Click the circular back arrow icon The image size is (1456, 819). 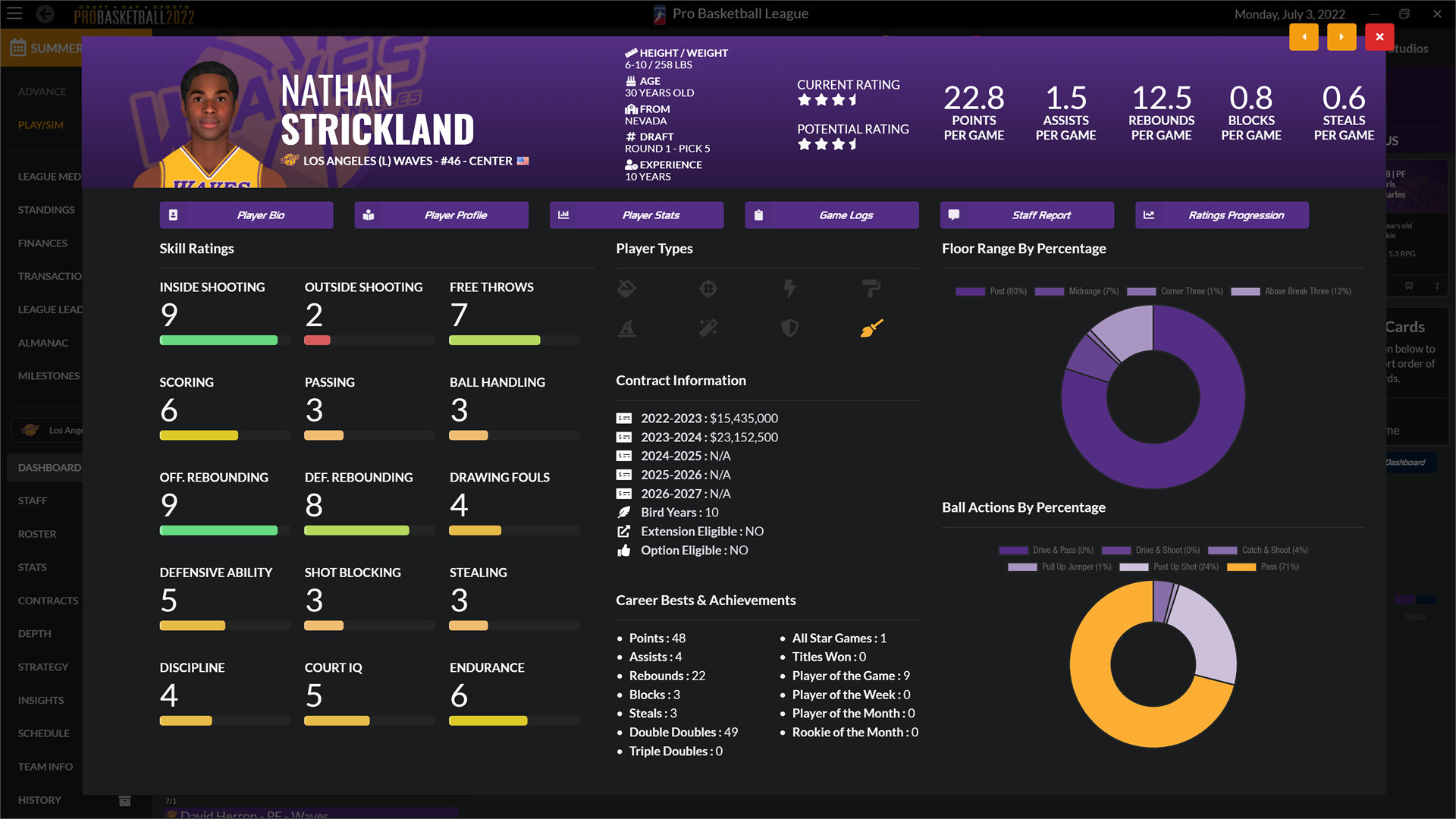point(45,14)
